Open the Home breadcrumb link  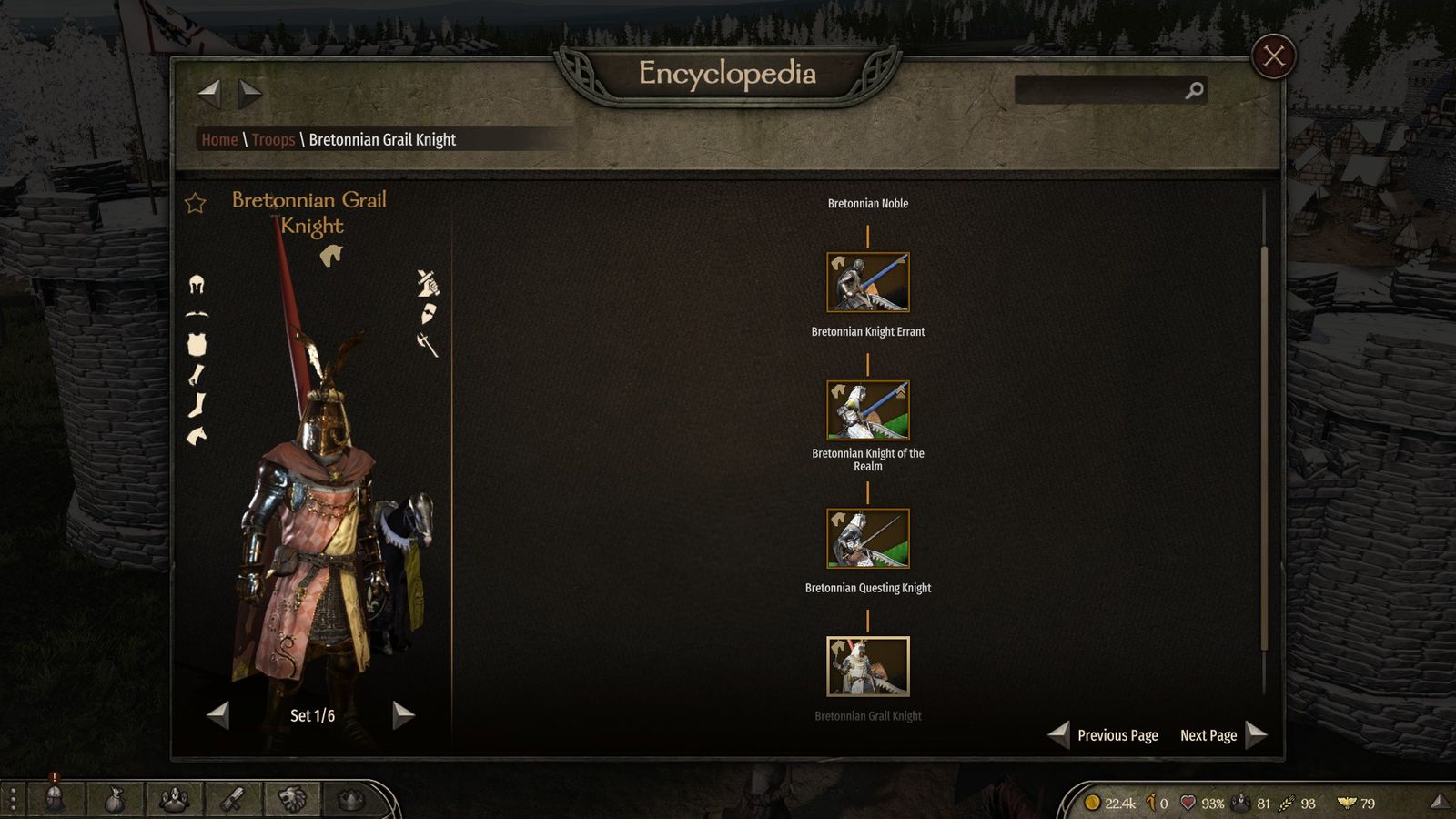219,139
